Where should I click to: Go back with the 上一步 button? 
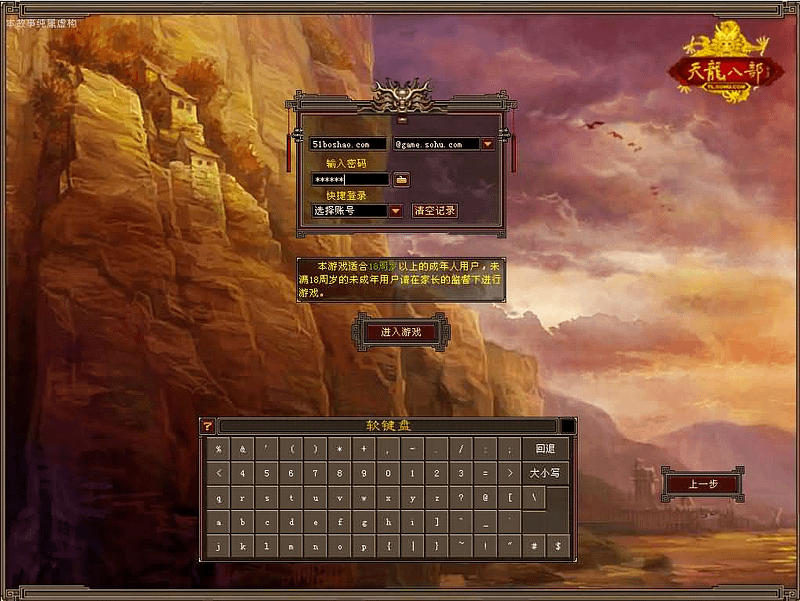tap(702, 484)
